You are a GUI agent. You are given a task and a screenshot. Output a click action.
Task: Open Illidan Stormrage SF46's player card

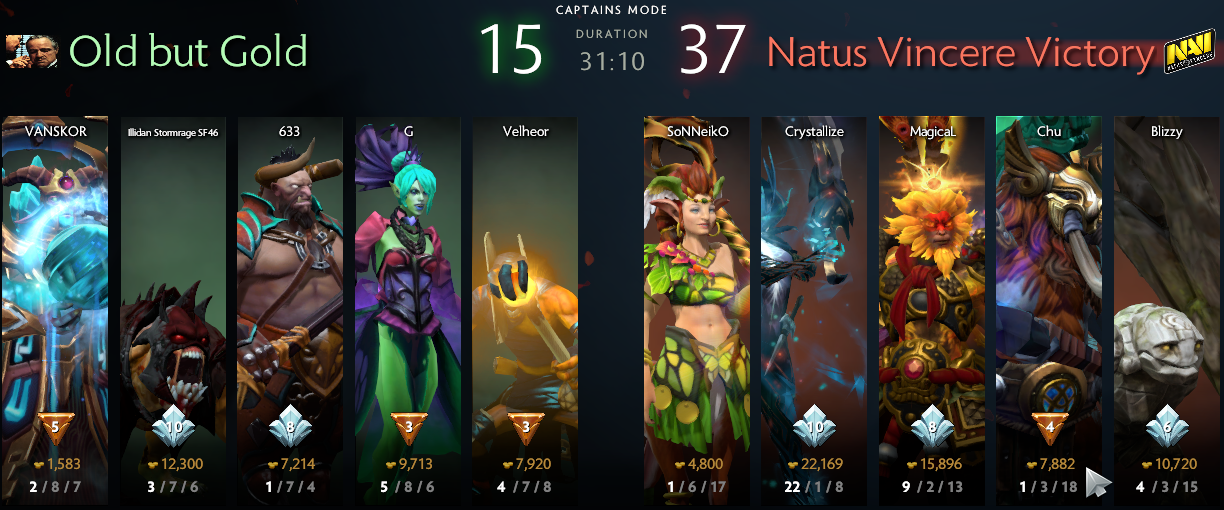click(x=173, y=300)
